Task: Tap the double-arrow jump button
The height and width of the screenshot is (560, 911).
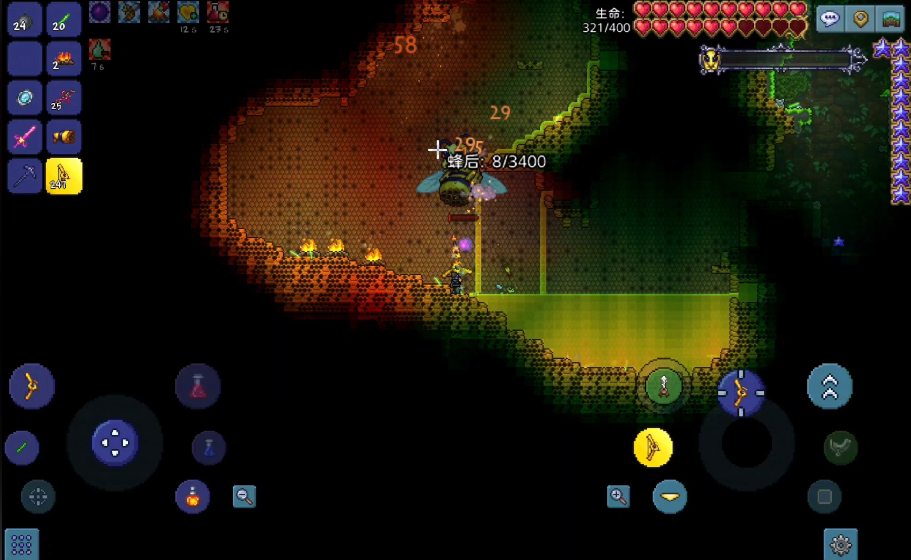Action: (x=830, y=387)
